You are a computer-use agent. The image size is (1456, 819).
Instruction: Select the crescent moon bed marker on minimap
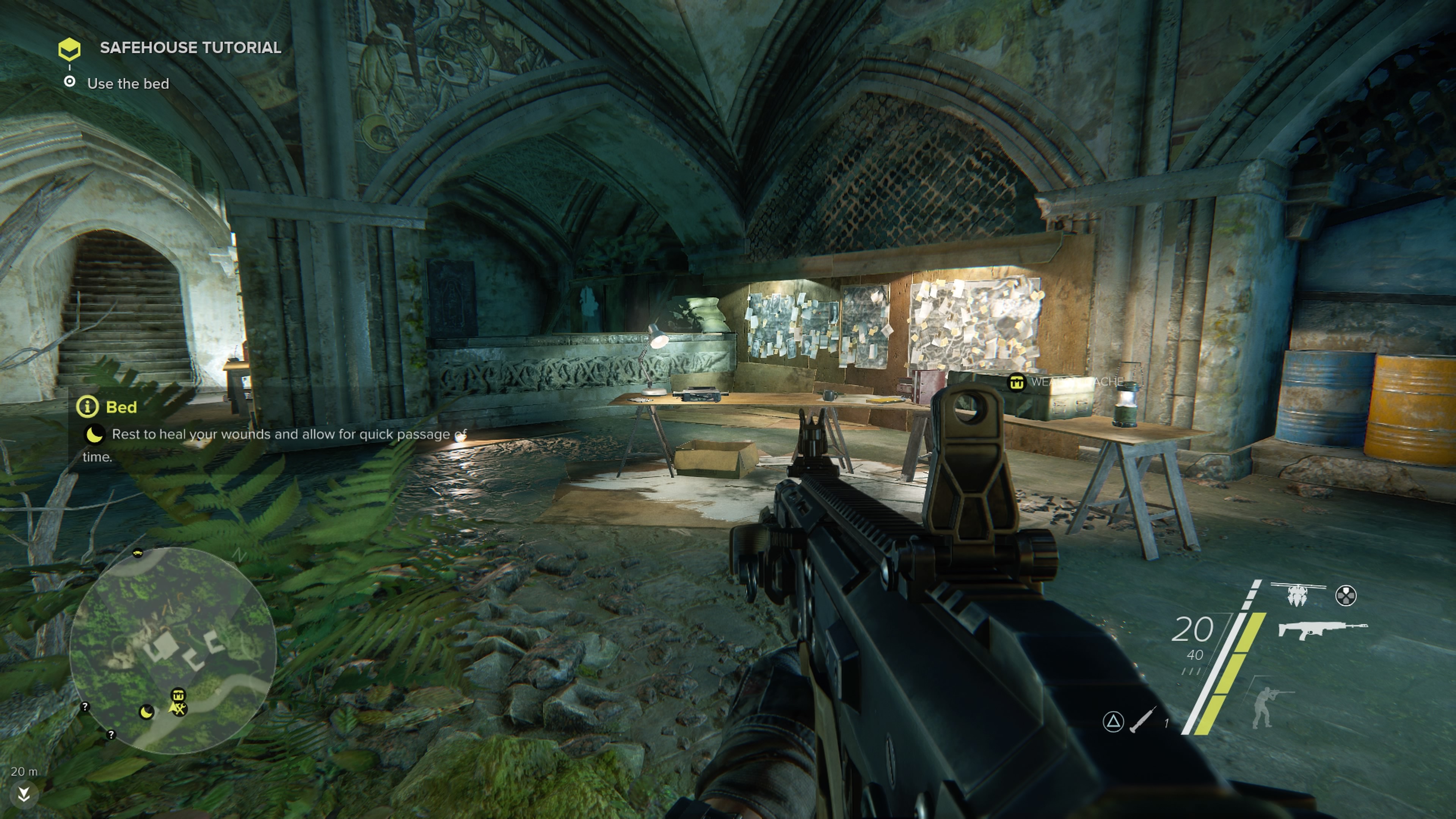click(x=146, y=712)
